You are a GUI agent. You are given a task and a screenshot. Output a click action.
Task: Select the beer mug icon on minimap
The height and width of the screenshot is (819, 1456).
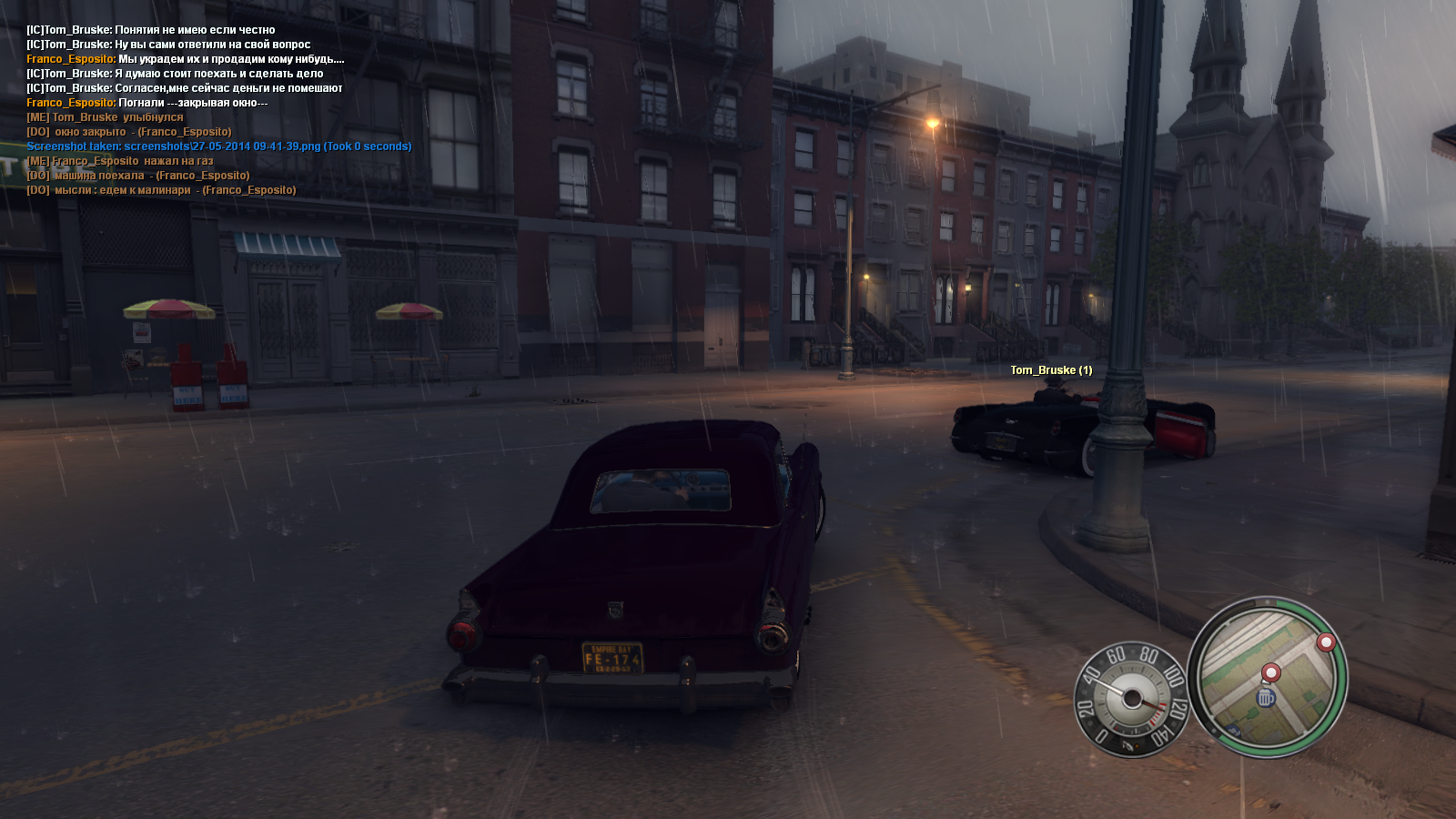tap(1266, 698)
